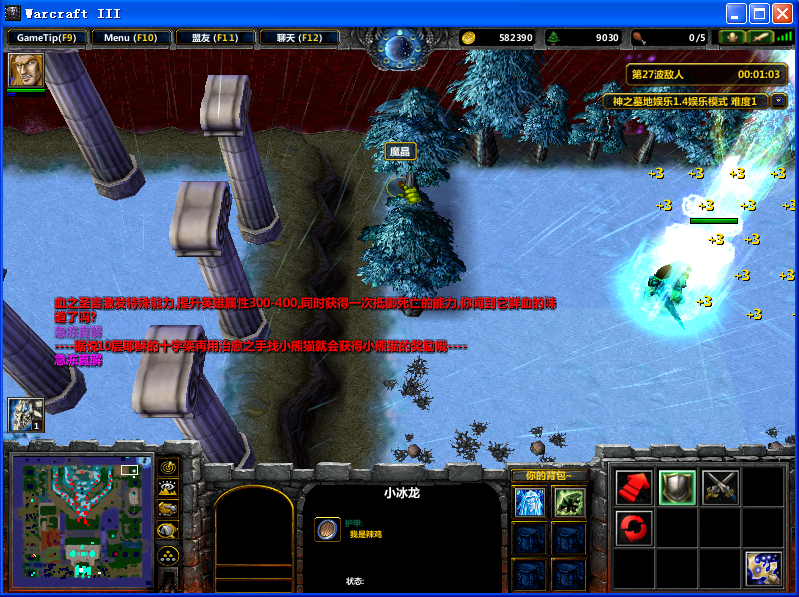Click the blue spellbook ability icon

[x=763, y=568]
